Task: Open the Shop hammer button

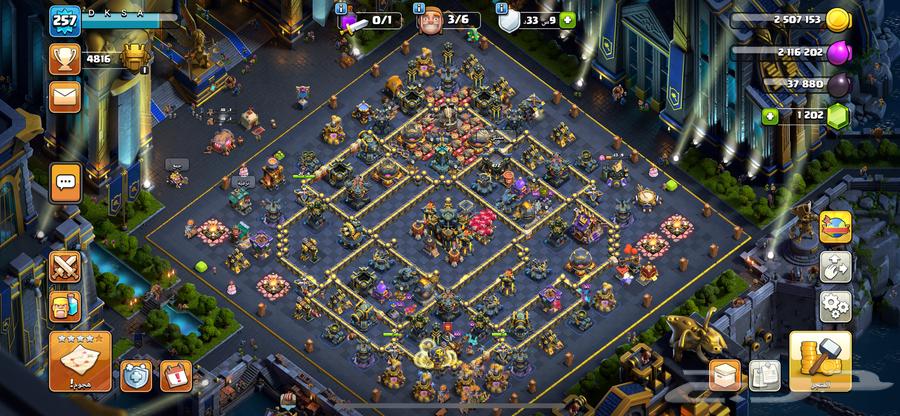Action: (x=820, y=361)
